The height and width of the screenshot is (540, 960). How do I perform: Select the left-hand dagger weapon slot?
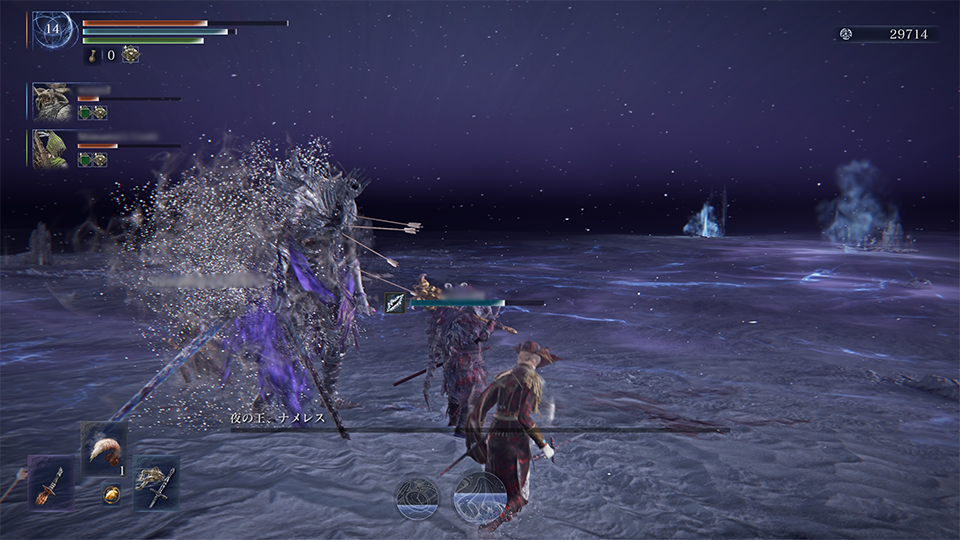tap(50, 482)
